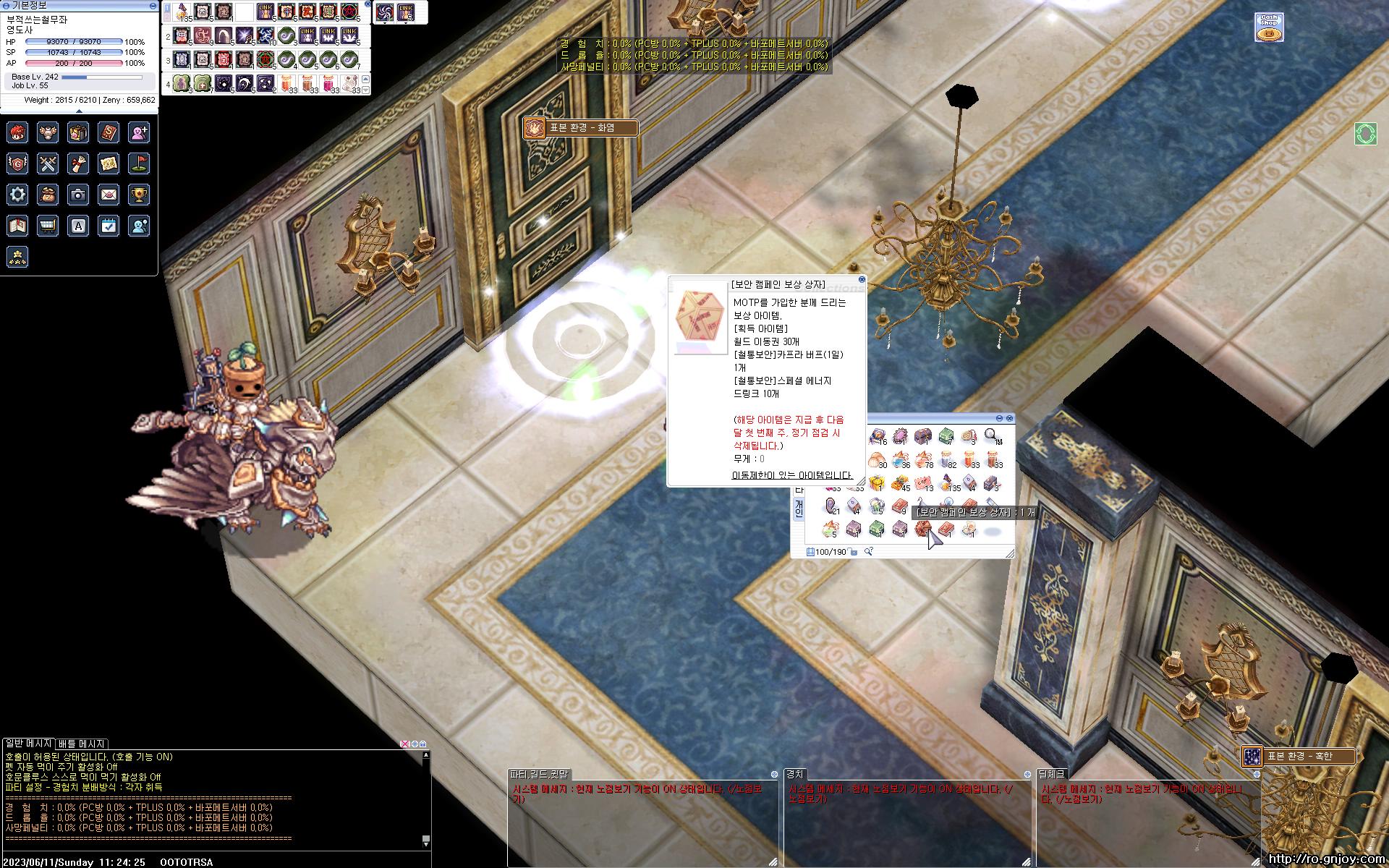Viewport: 1389px width, 868px height.
Task: Open the camera screenshot icon
Action: [x=78, y=194]
